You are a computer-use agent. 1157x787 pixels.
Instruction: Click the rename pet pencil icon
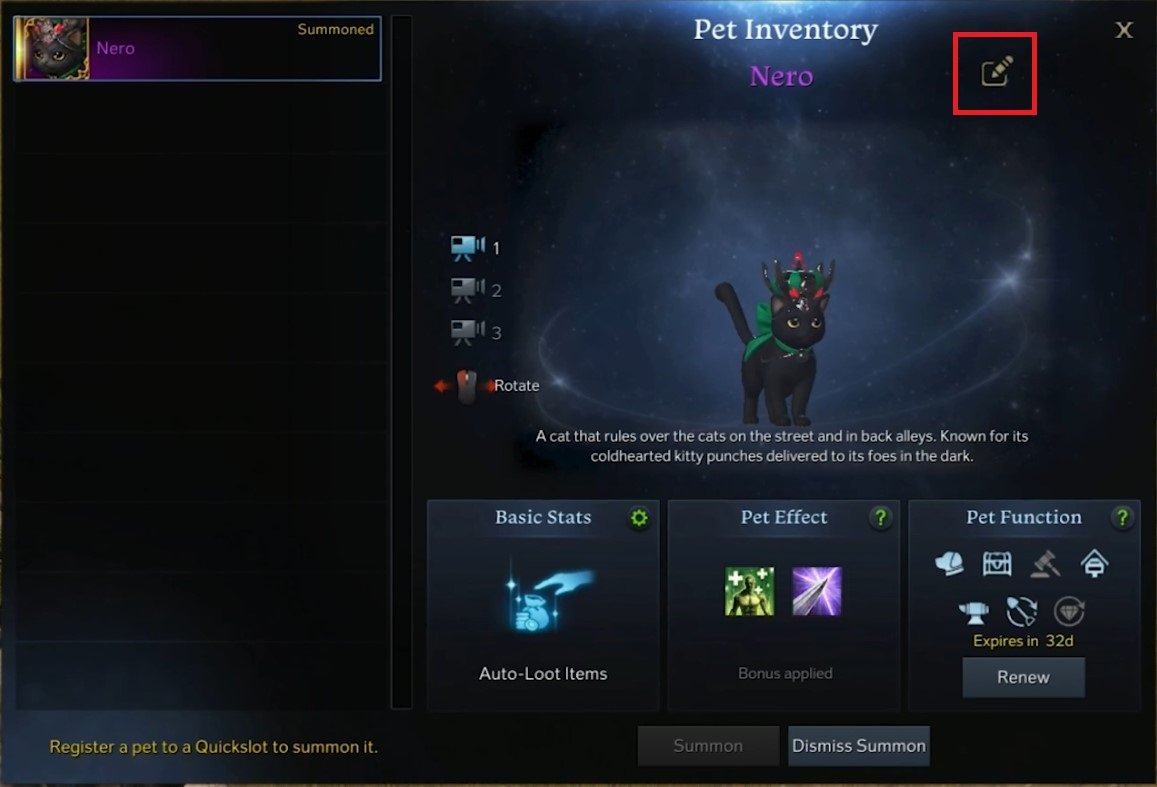pyautogui.click(x=996, y=72)
